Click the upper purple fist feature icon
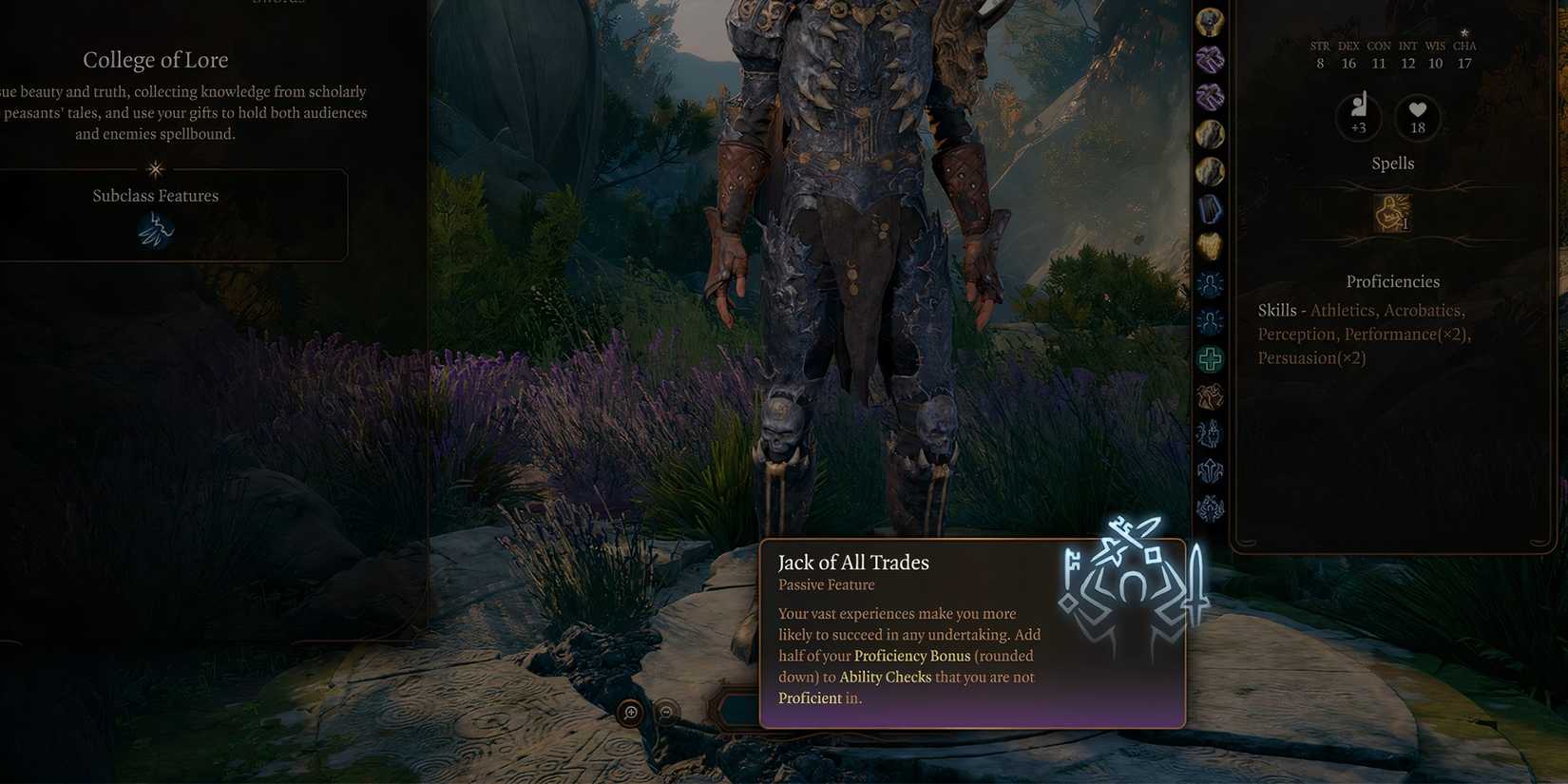1568x784 pixels. coord(1210,59)
